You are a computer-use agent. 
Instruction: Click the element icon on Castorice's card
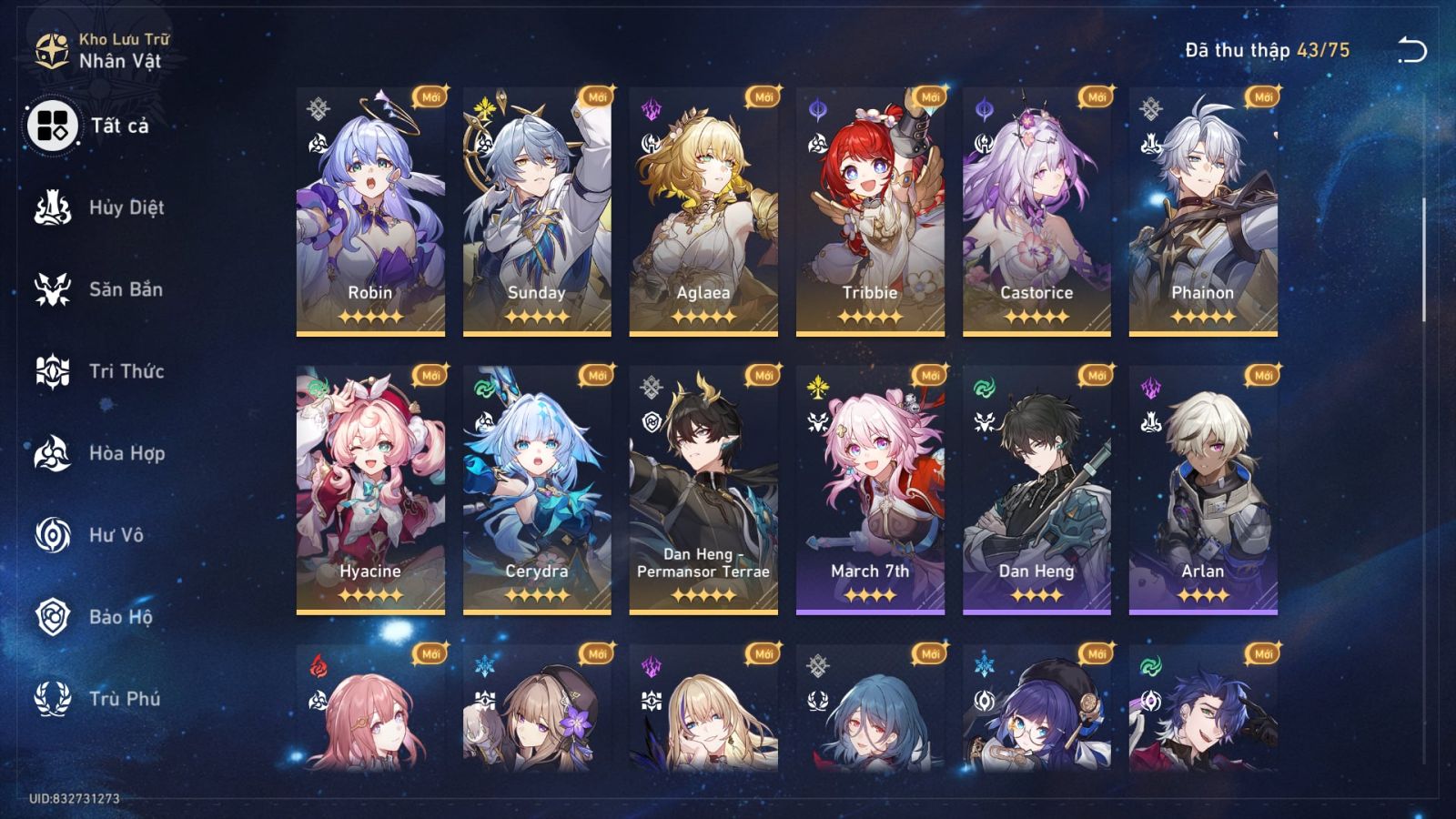(x=985, y=106)
